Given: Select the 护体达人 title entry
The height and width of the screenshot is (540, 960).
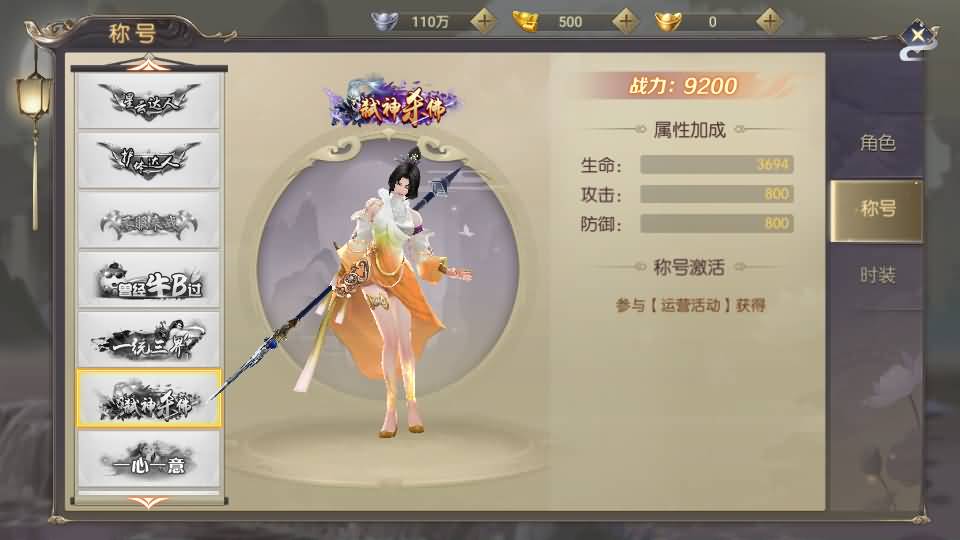Looking at the screenshot, I should tap(149, 159).
